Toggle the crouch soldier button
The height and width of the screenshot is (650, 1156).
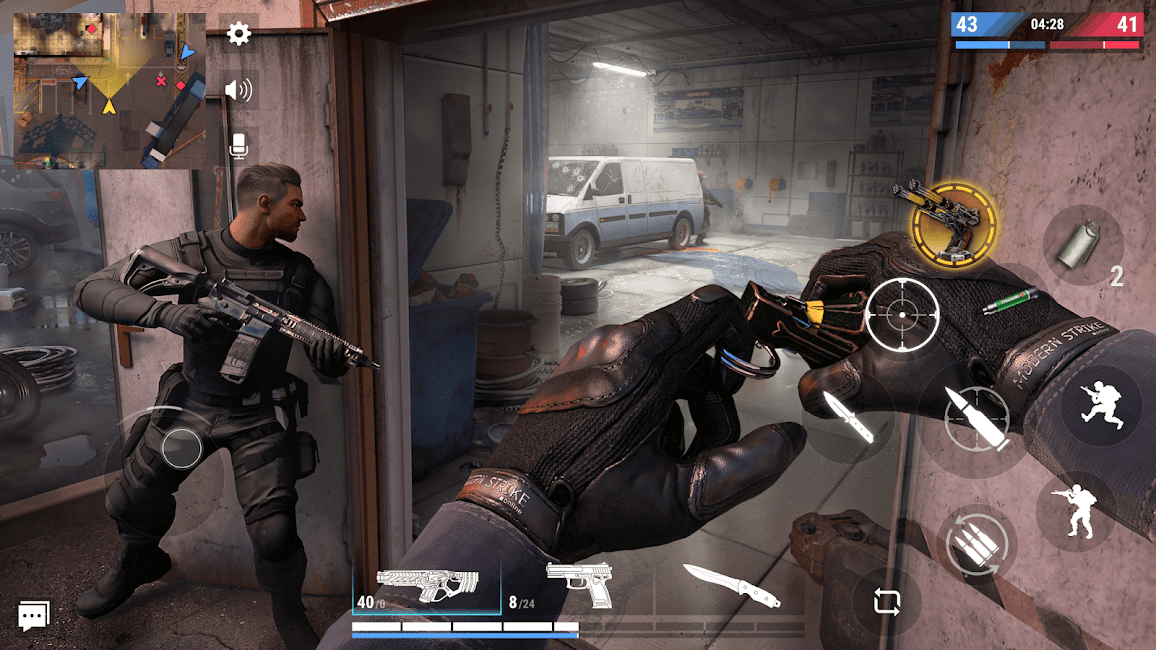1076,511
